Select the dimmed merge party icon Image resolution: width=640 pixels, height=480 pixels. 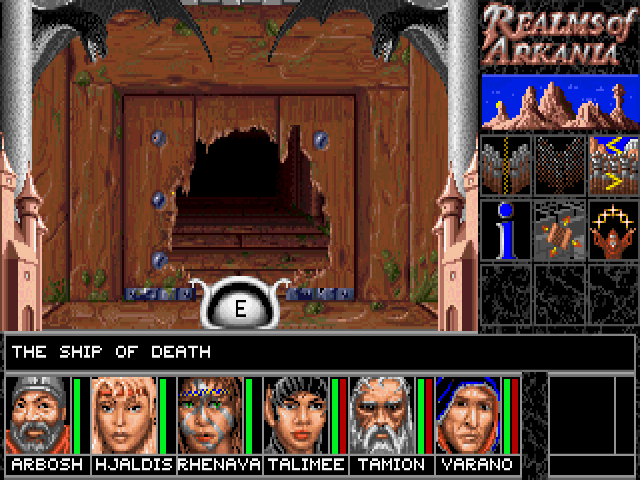tap(559, 161)
